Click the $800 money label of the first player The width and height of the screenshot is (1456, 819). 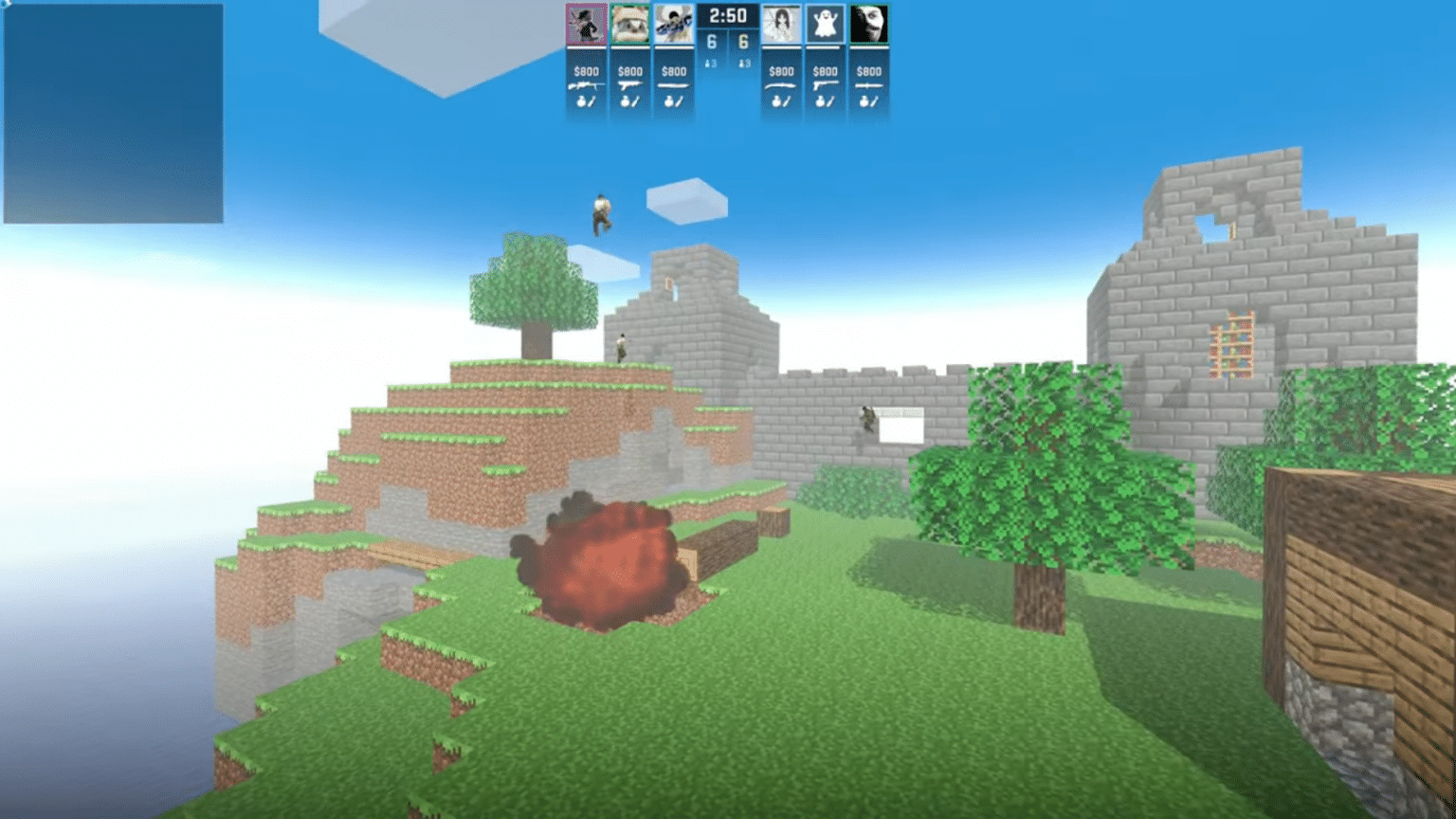pyautogui.click(x=586, y=71)
